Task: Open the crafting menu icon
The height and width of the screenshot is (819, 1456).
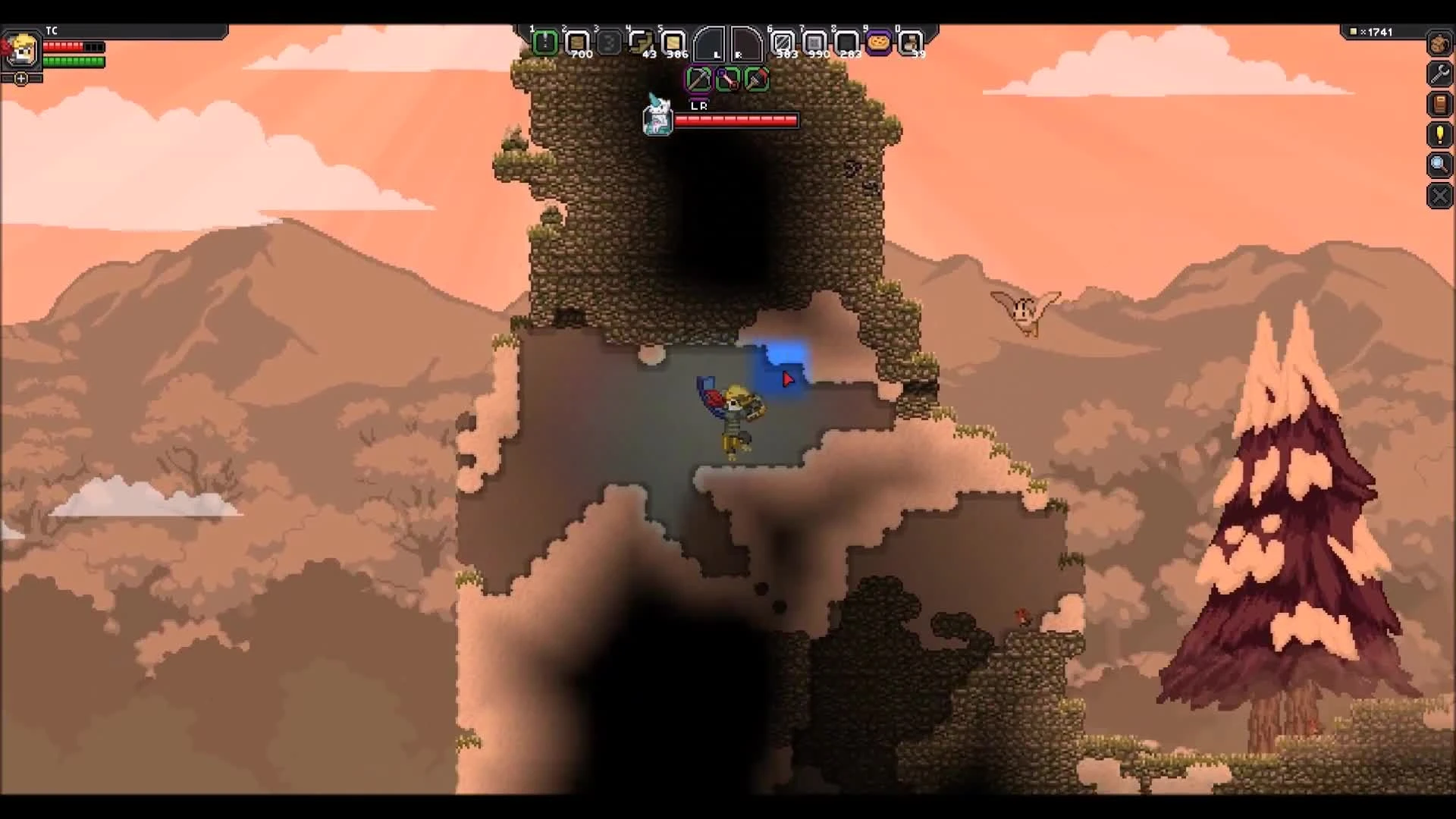Action: pyautogui.click(x=1439, y=44)
